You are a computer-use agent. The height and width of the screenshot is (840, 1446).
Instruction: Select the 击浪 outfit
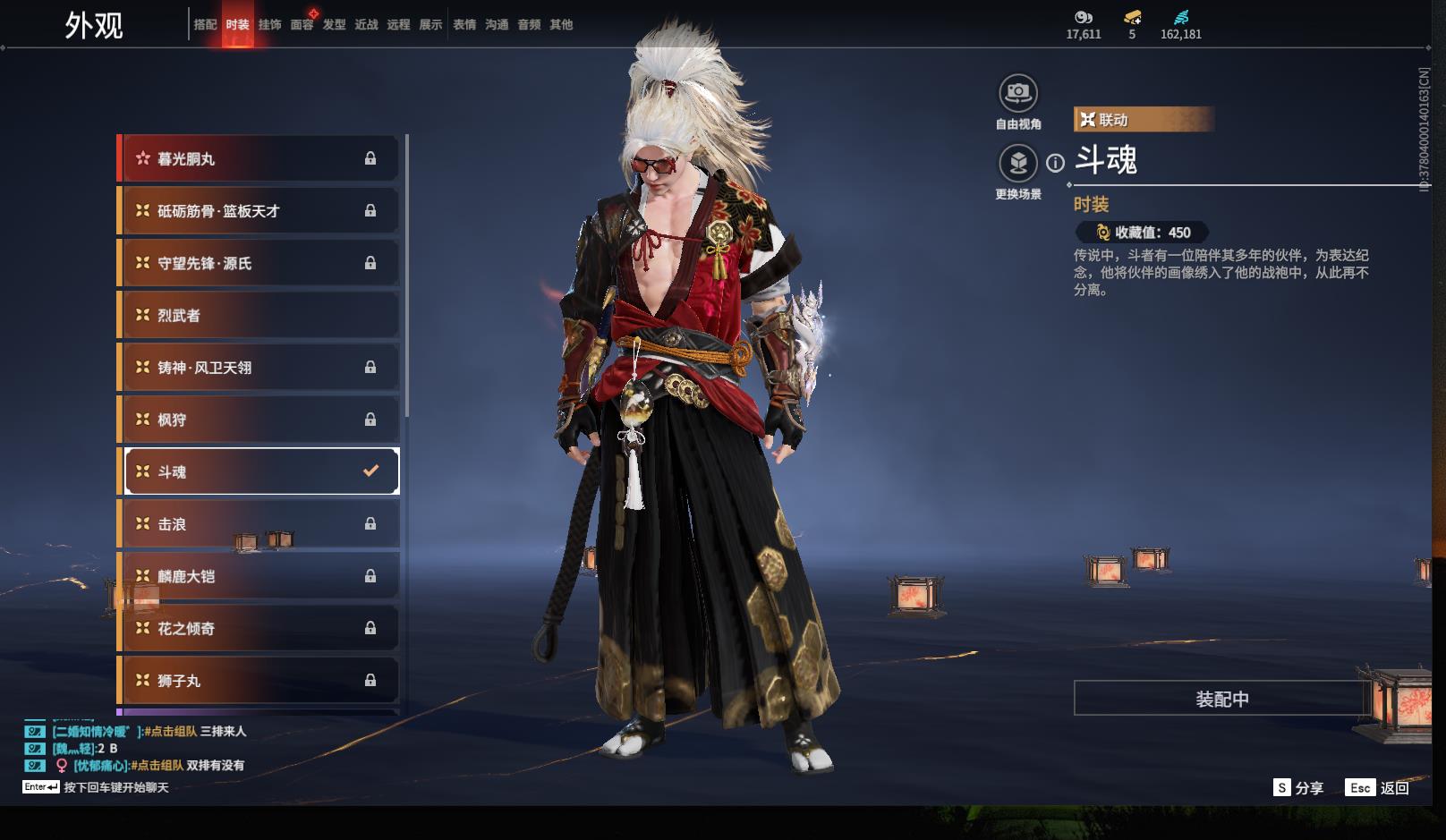(x=259, y=524)
